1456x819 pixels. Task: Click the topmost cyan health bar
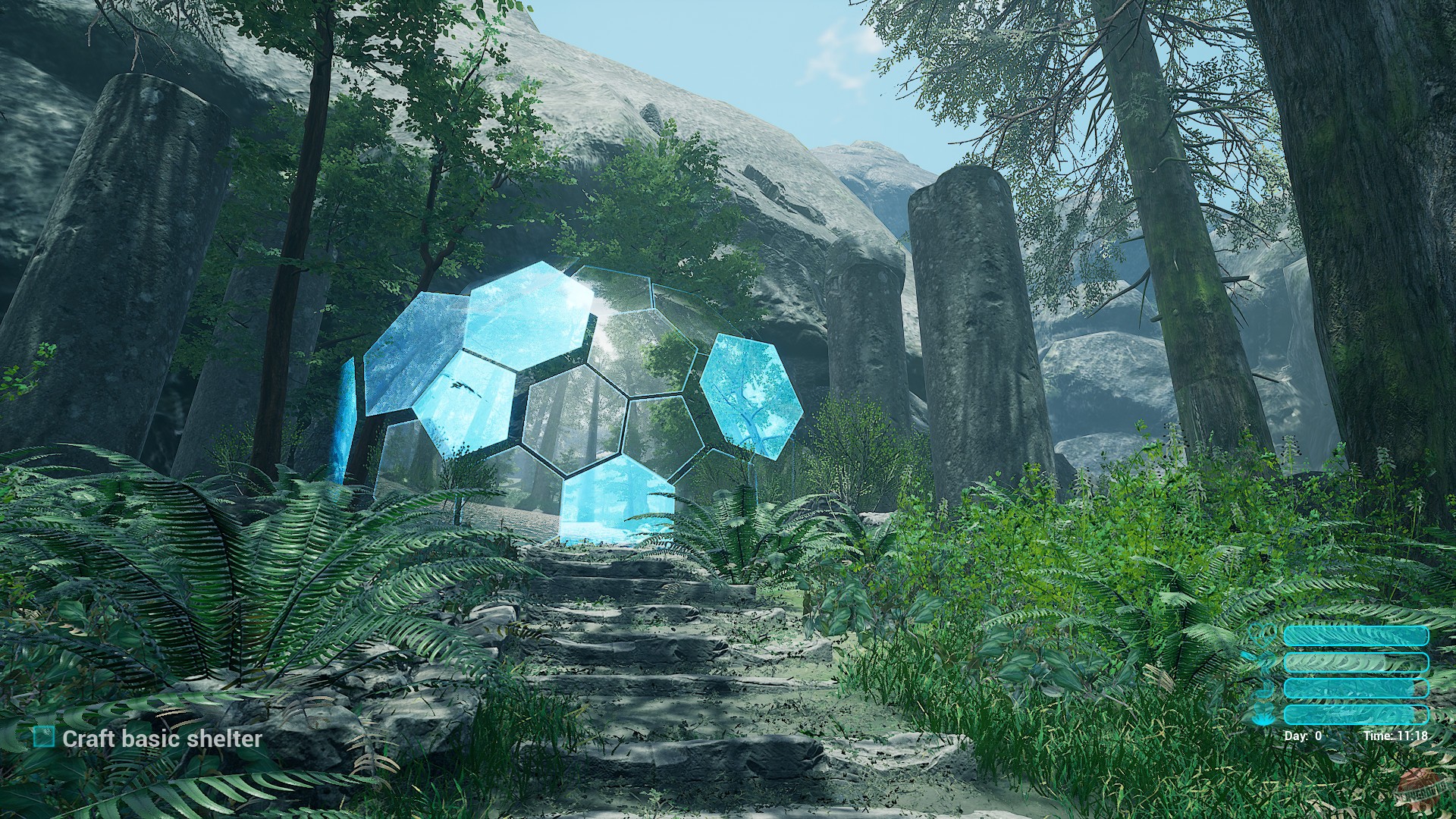tap(1356, 636)
